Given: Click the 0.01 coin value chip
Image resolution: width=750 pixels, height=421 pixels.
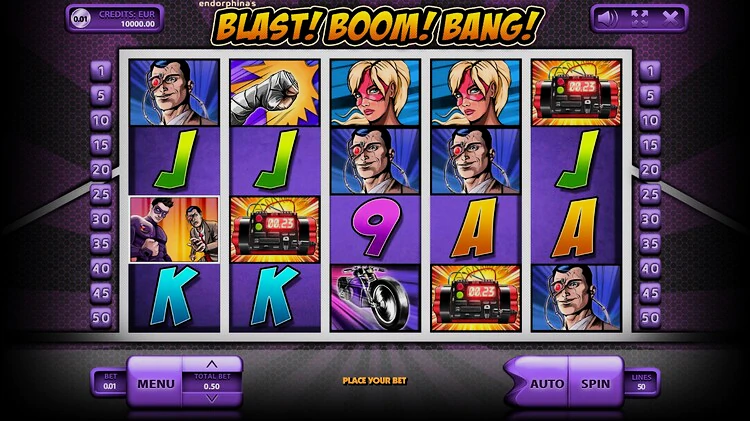Looking at the screenshot, I should click(x=80, y=17).
